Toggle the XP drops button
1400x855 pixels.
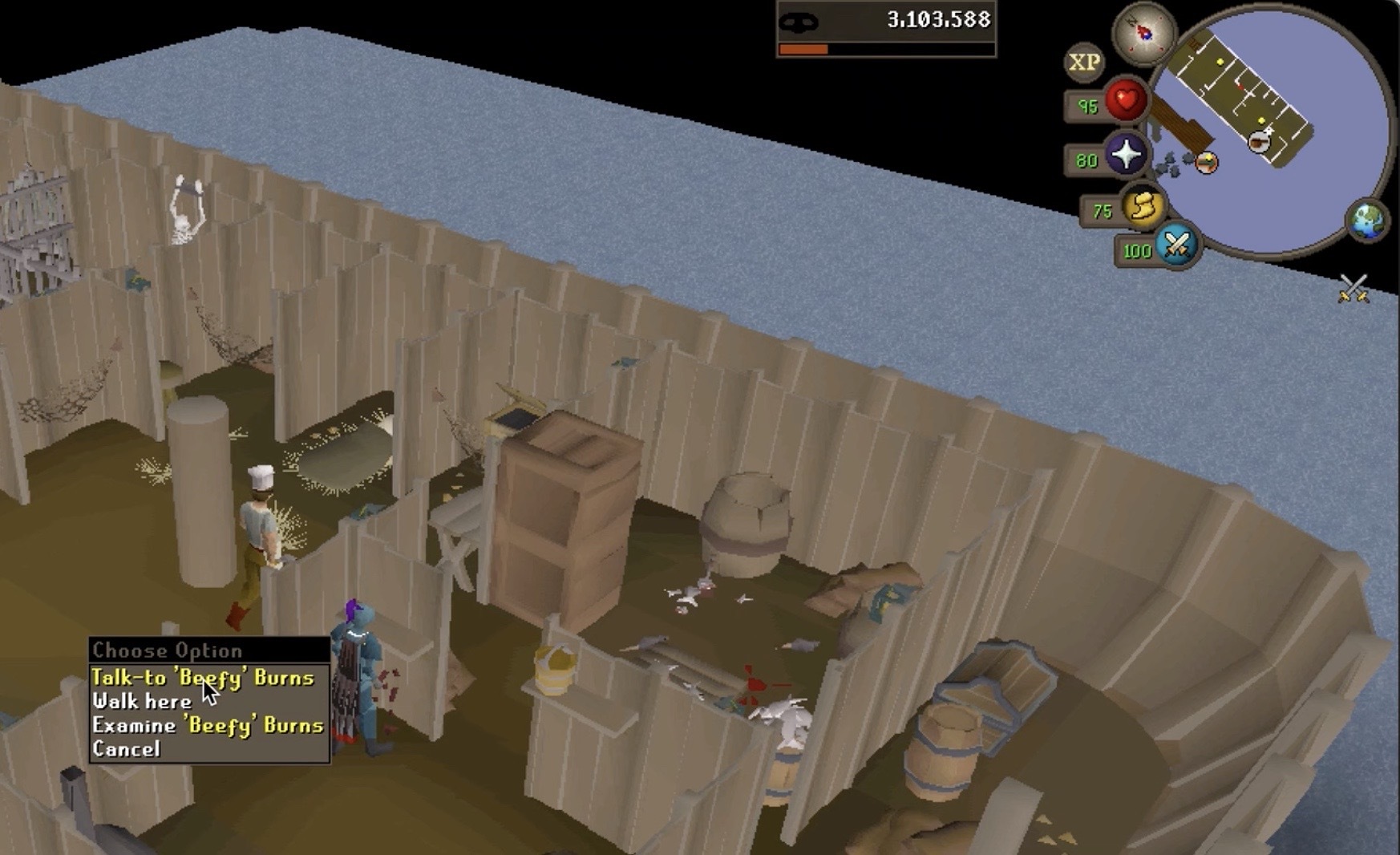click(1084, 63)
